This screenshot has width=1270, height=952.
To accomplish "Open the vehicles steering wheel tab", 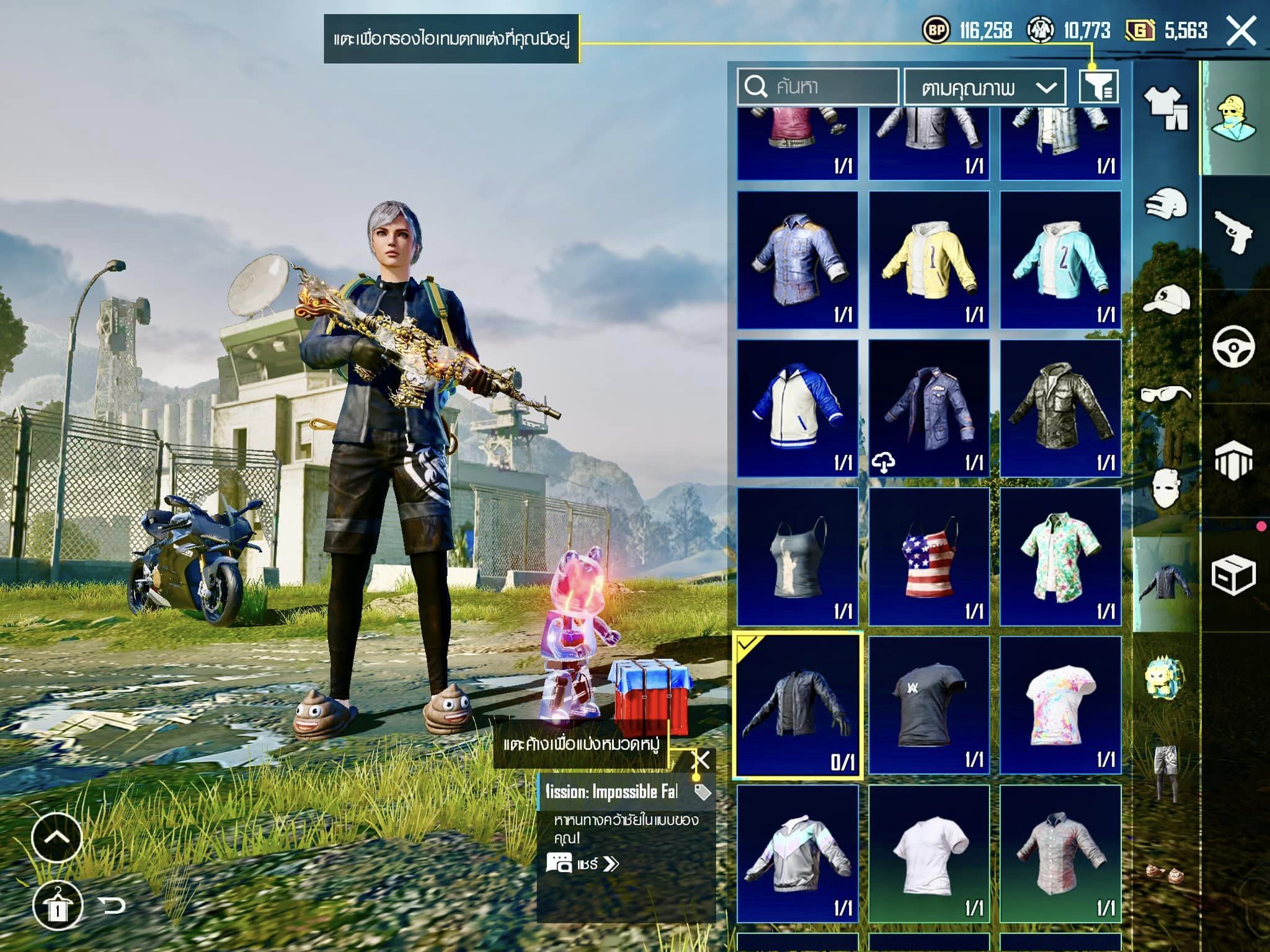I will (x=1233, y=346).
